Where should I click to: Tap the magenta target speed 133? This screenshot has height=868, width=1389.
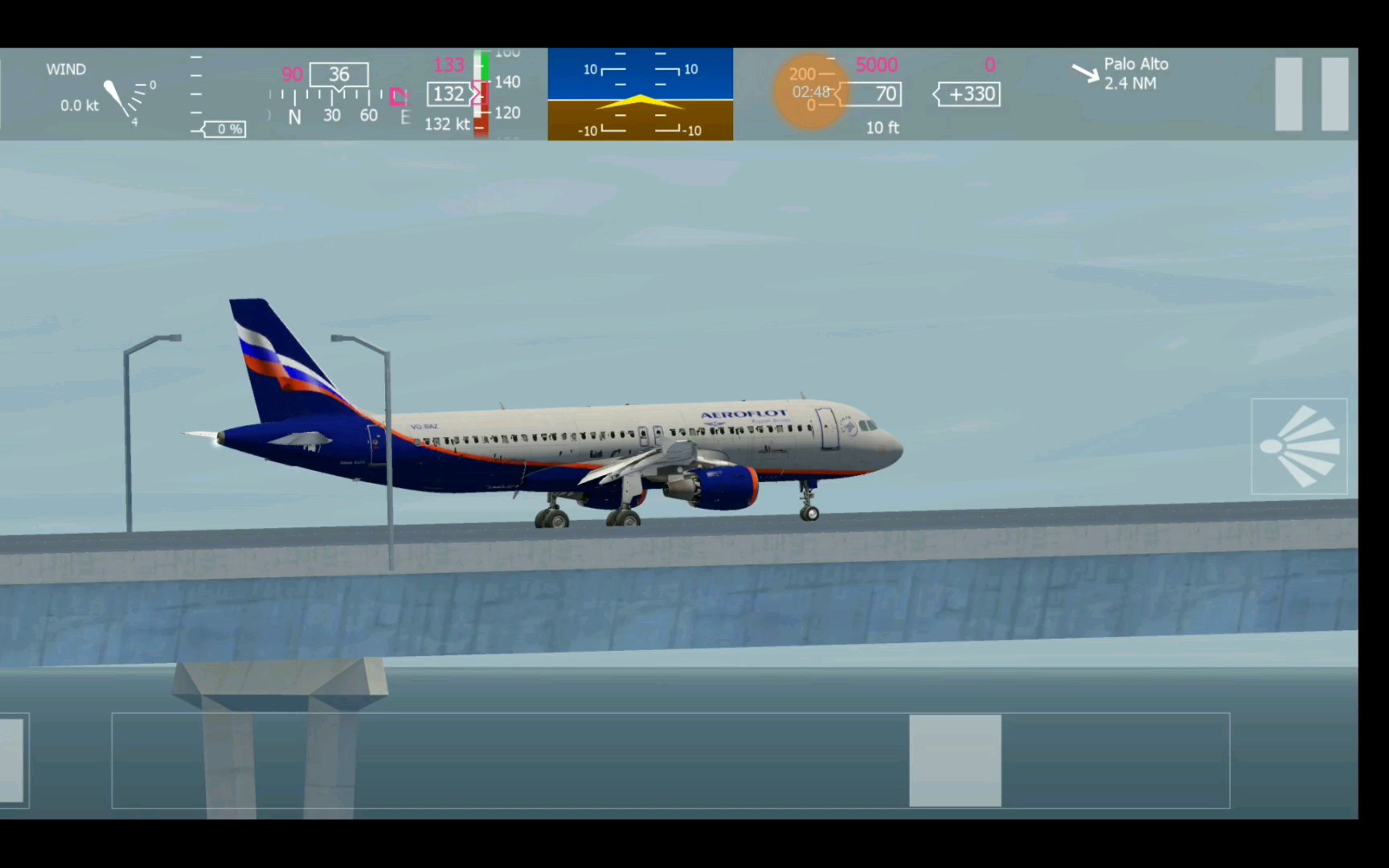click(449, 64)
